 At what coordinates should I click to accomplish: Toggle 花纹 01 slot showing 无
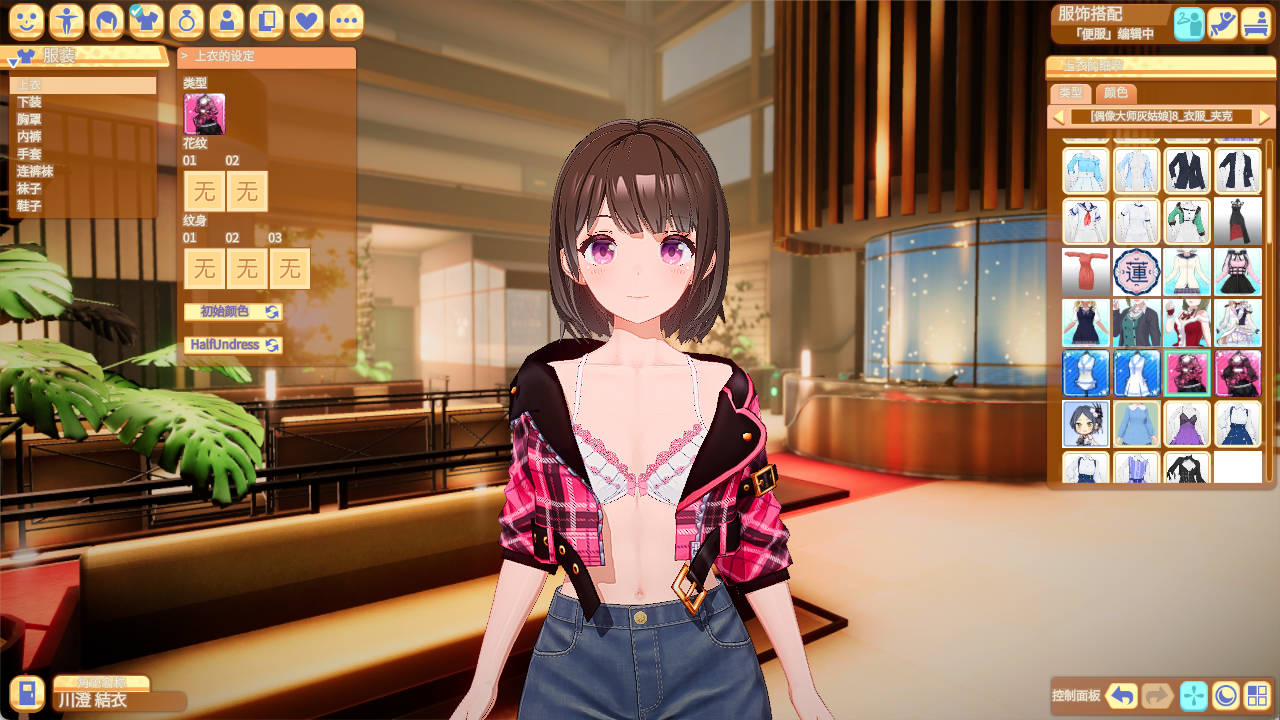204,191
